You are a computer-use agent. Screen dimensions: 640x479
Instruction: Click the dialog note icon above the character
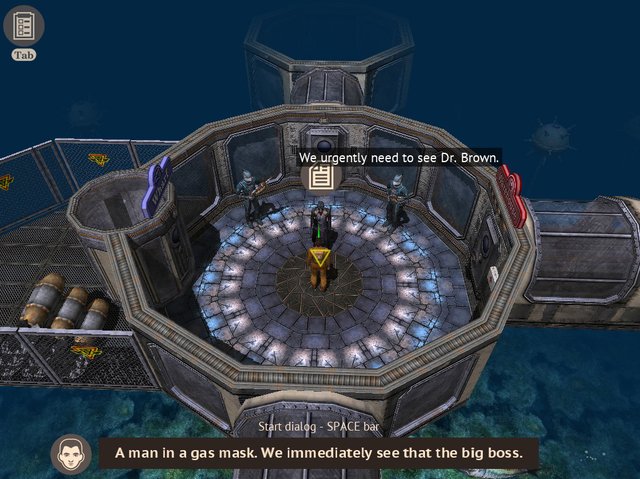point(320,177)
